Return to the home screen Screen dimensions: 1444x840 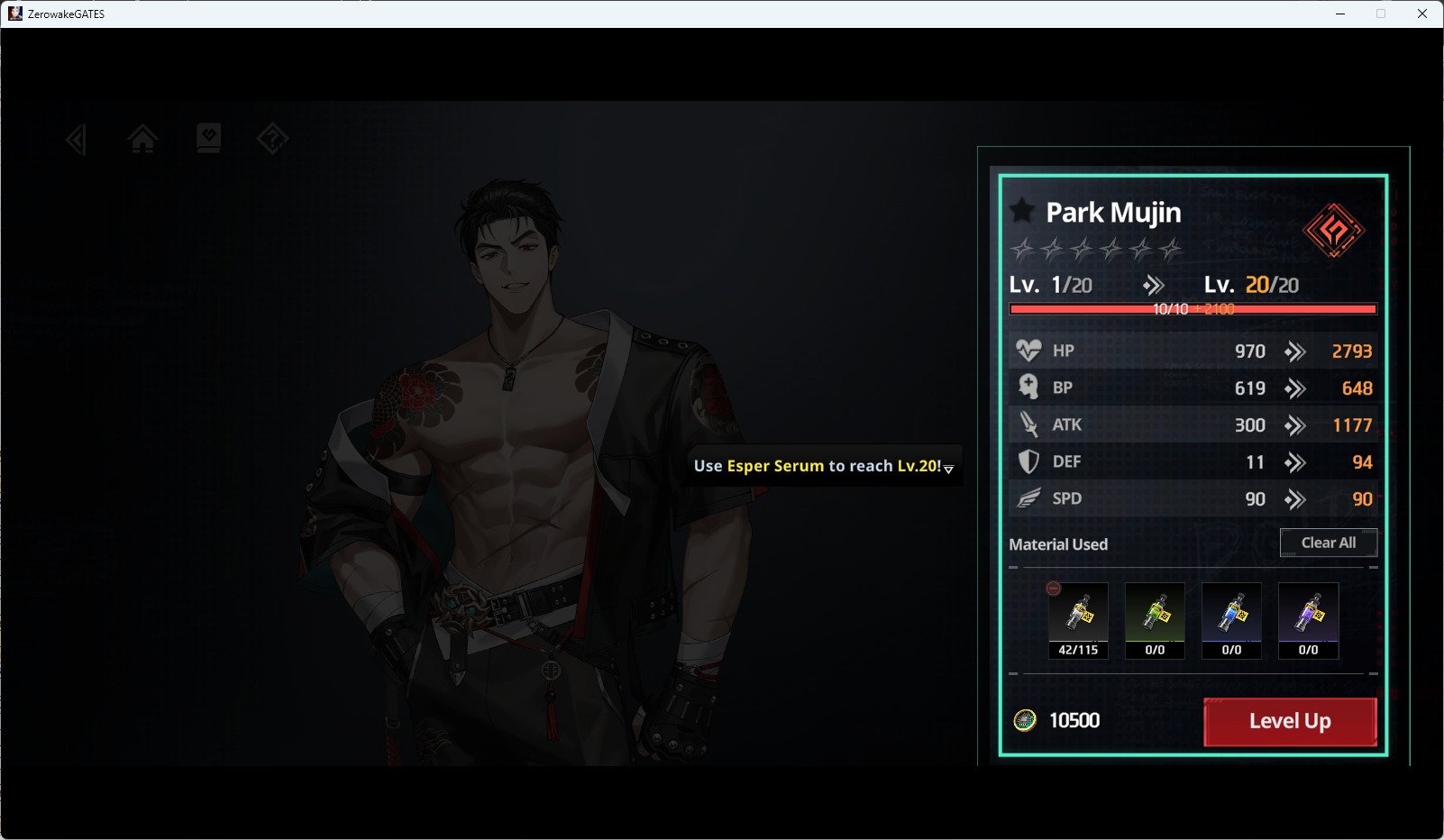[x=142, y=140]
